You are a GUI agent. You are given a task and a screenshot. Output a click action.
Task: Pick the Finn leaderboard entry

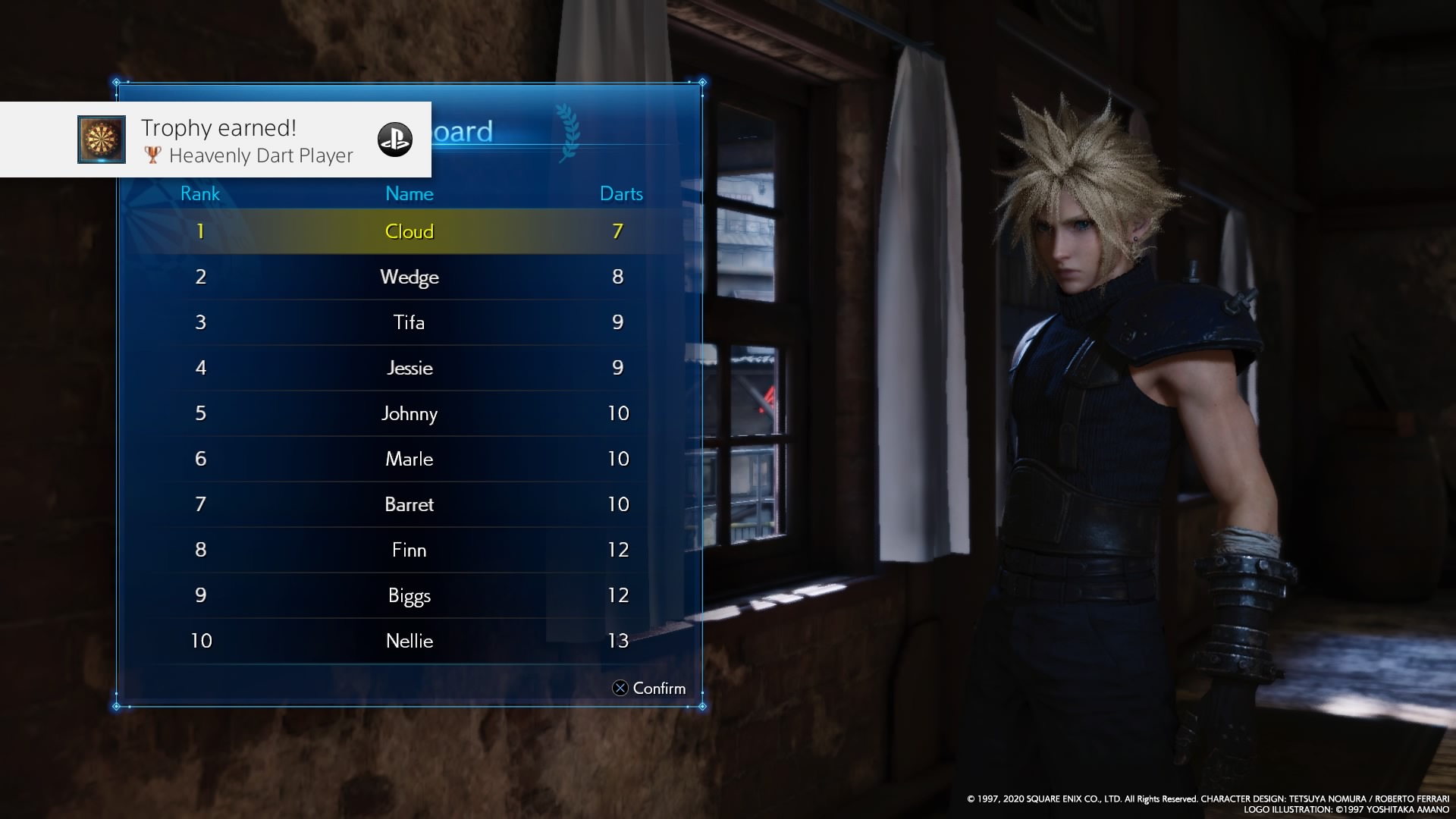409,550
